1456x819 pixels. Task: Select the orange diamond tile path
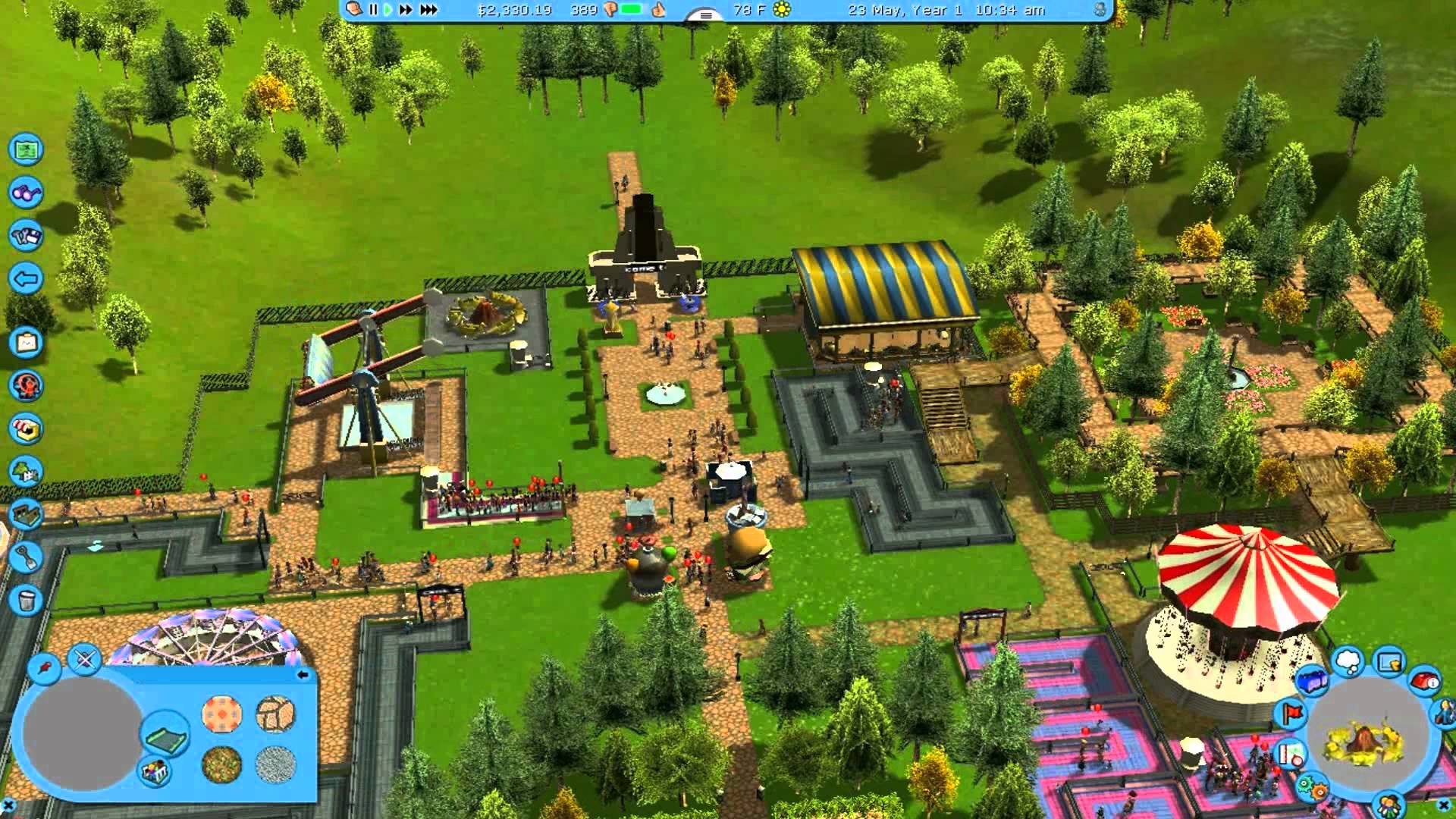click(221, 714)
